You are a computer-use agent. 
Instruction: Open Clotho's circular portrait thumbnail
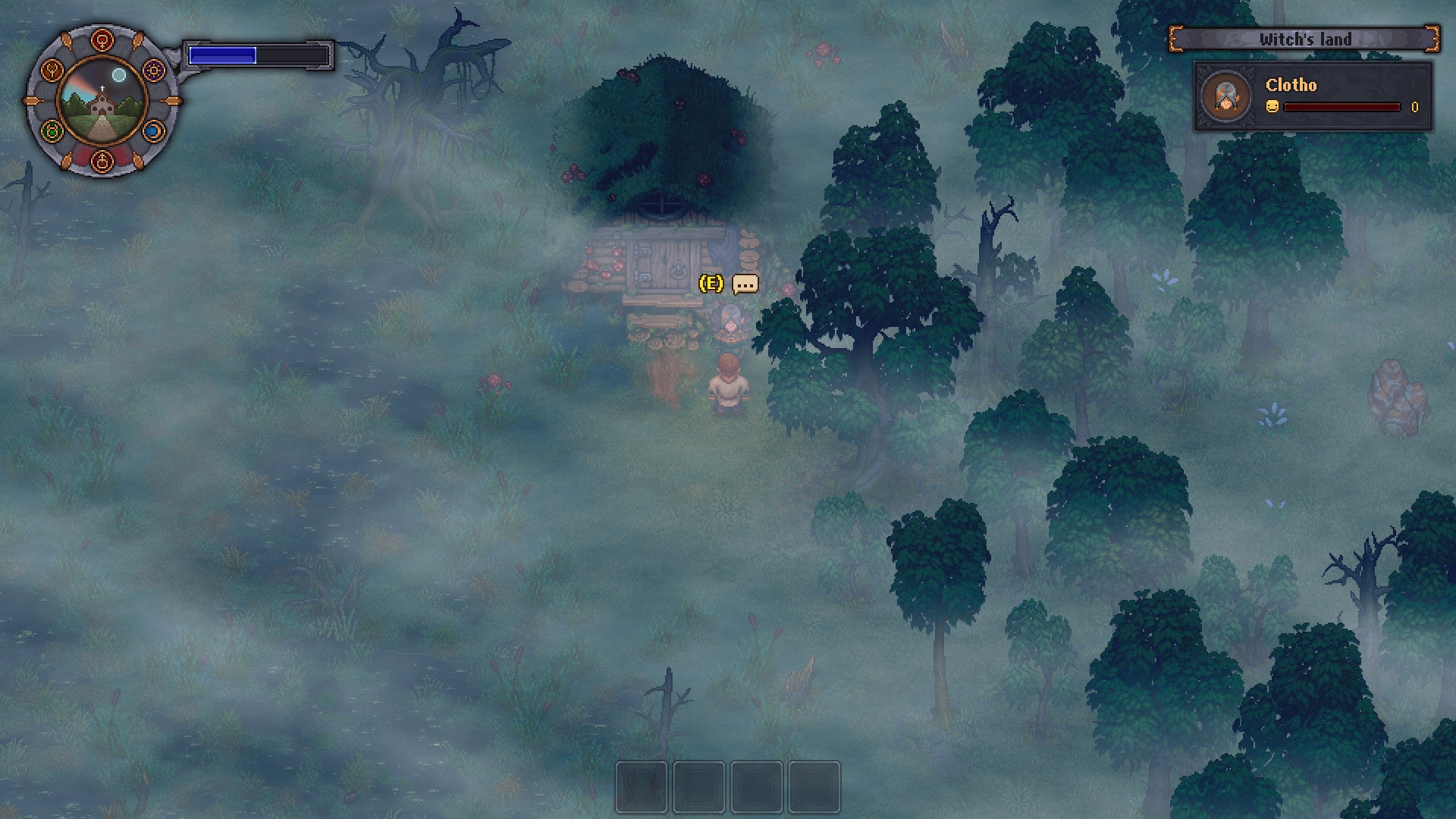point(1225,96)
